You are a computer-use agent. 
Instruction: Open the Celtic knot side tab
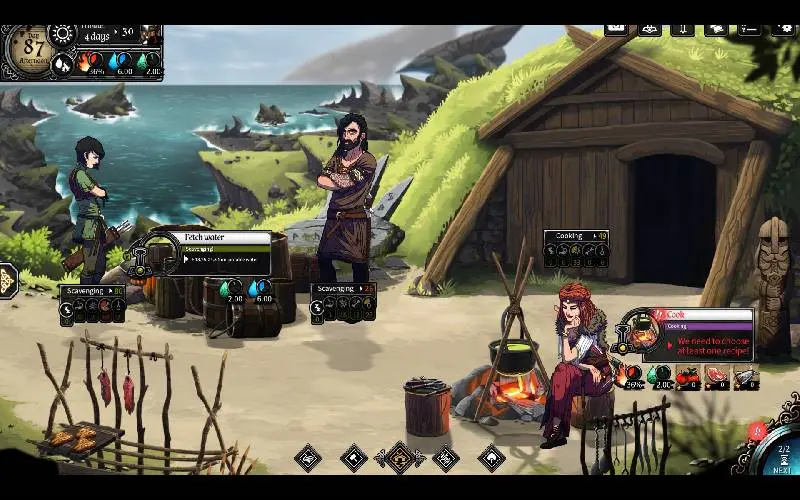(7, 281)
